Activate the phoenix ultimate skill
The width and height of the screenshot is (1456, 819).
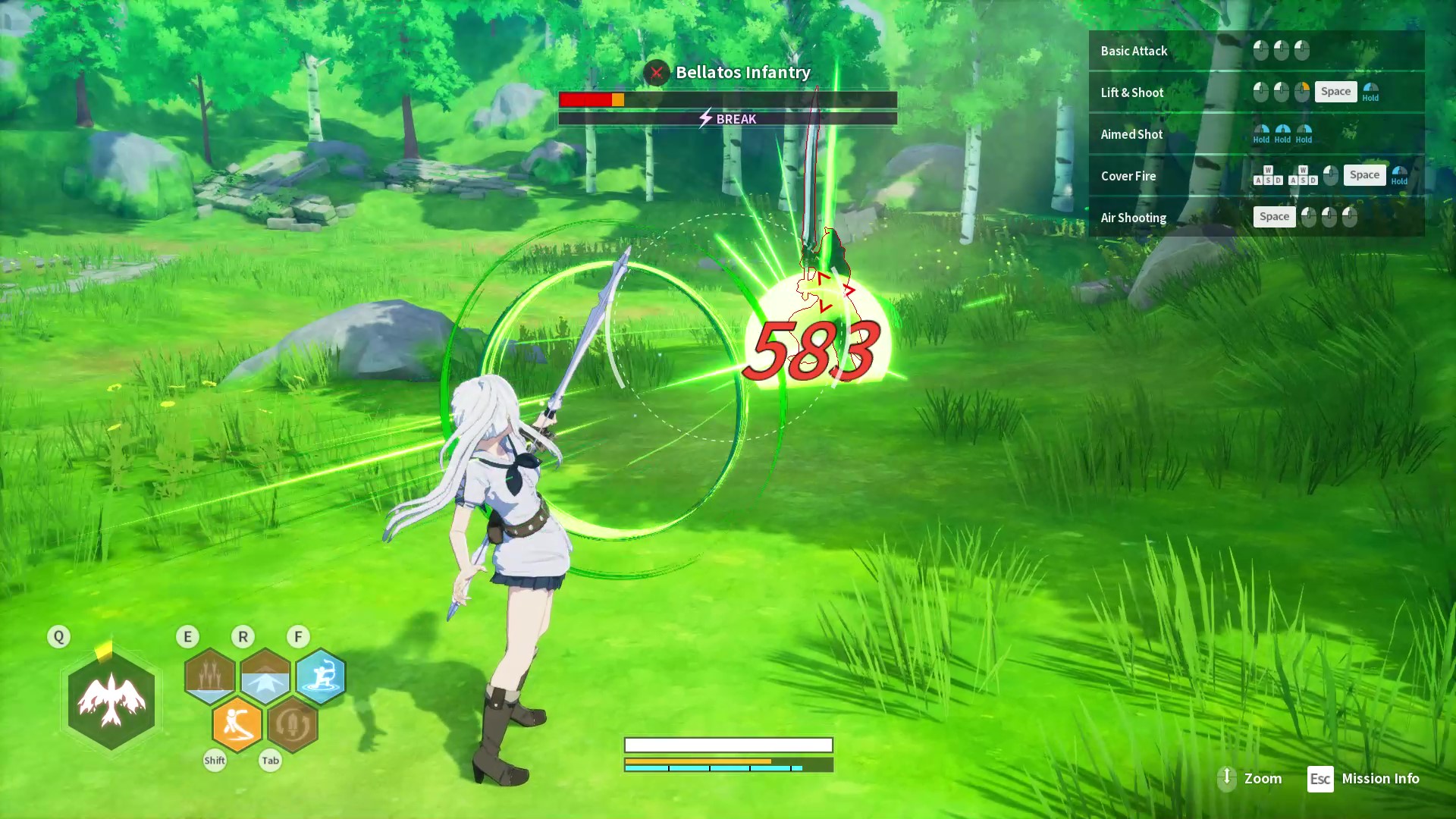pos(111,701)
